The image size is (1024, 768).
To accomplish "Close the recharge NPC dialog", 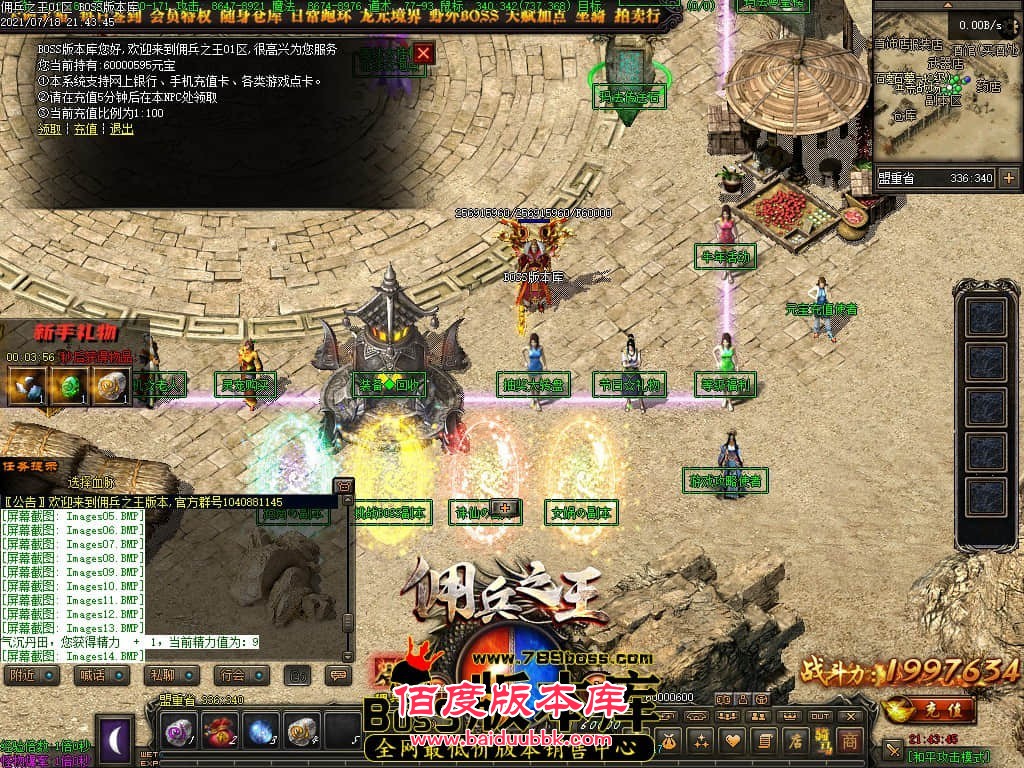I will [424, 53].
